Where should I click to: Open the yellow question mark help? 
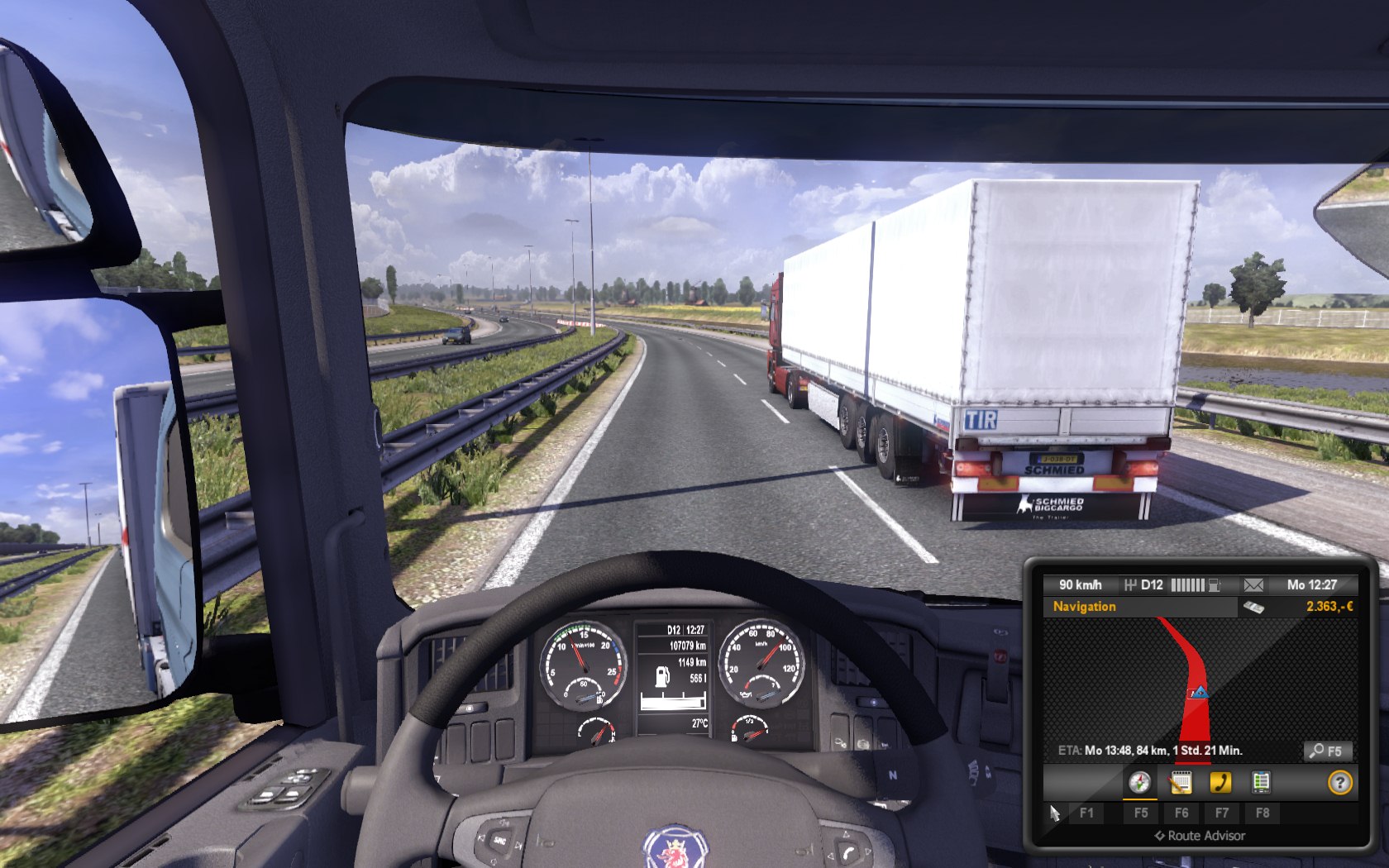[1339, 782]
